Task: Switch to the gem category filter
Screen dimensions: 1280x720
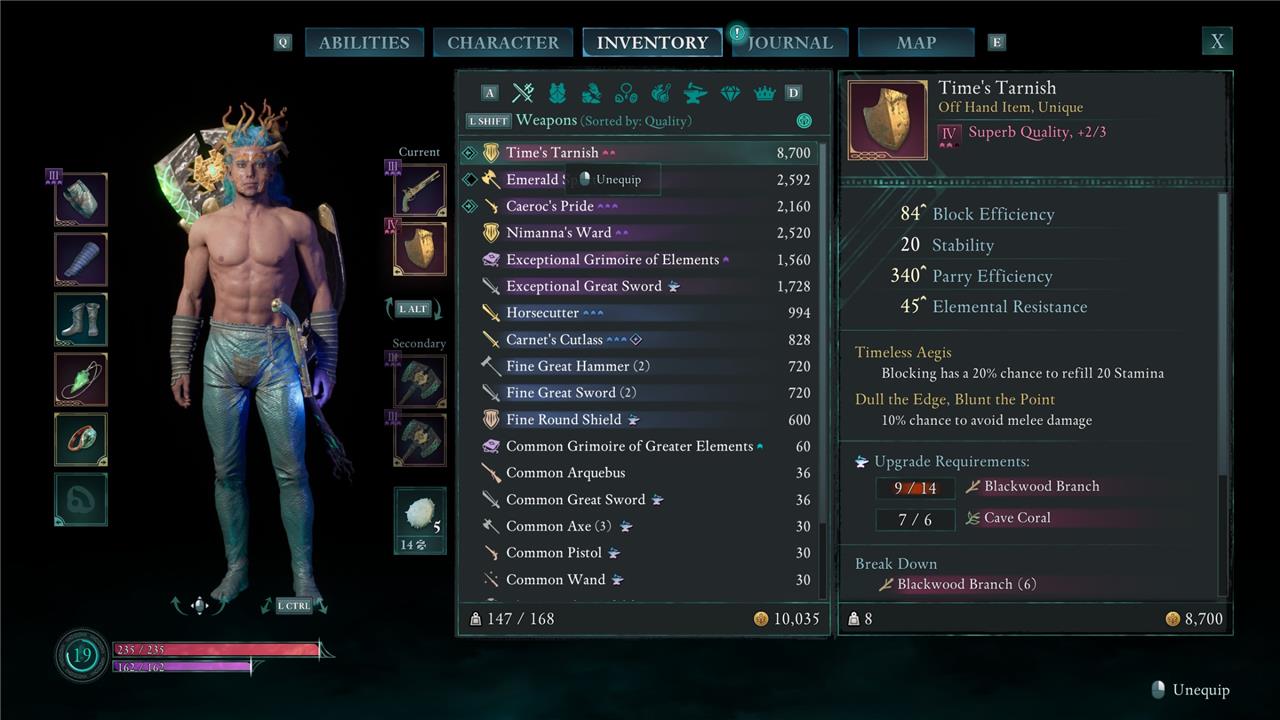Action: [x=730, y=93]
